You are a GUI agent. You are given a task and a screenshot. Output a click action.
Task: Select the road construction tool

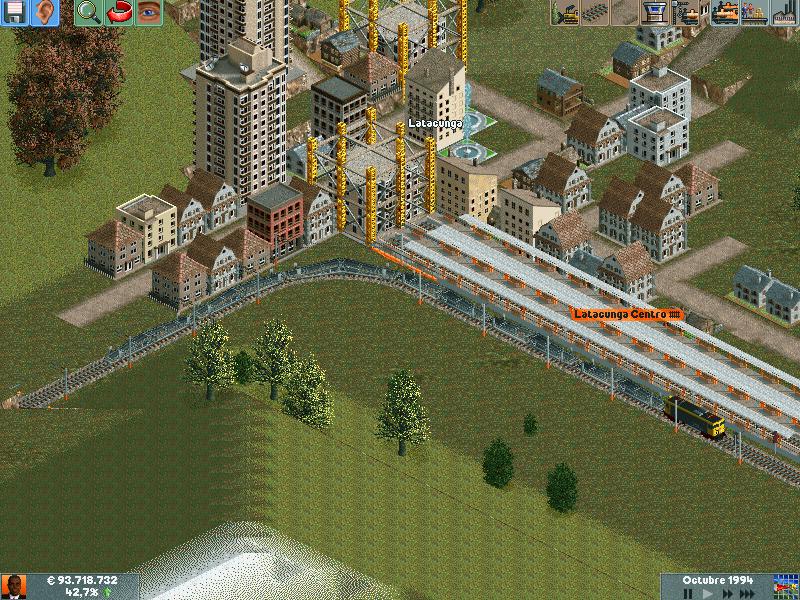[626, 13]
